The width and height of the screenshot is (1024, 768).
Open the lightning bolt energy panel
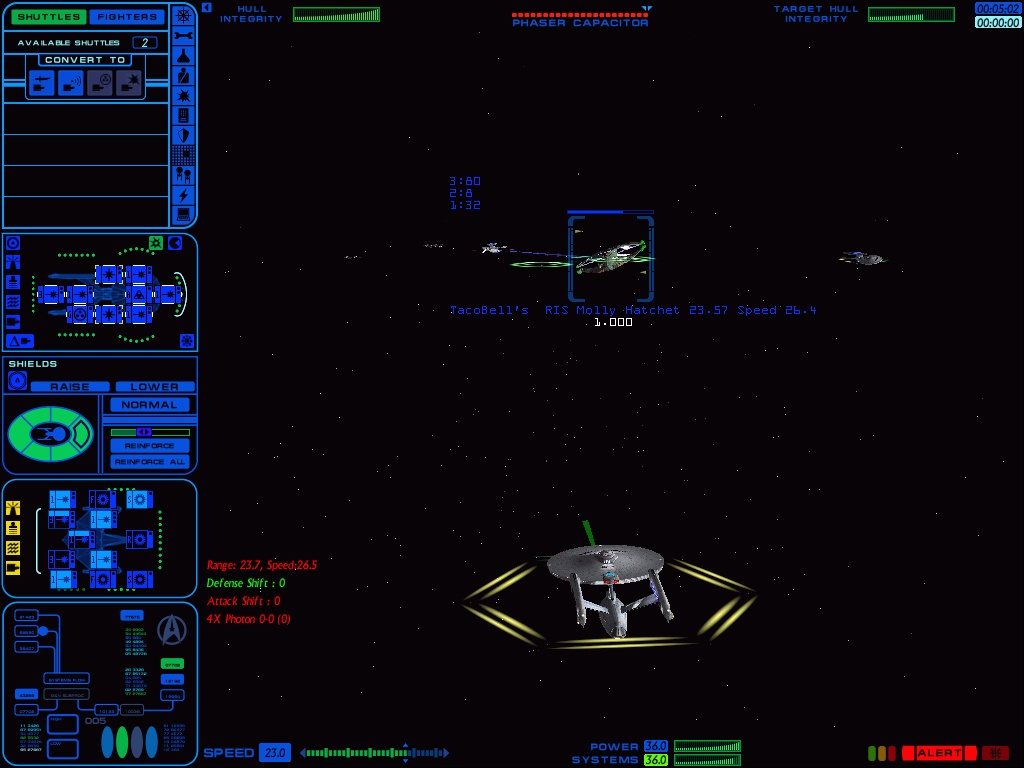click(183, 195)
